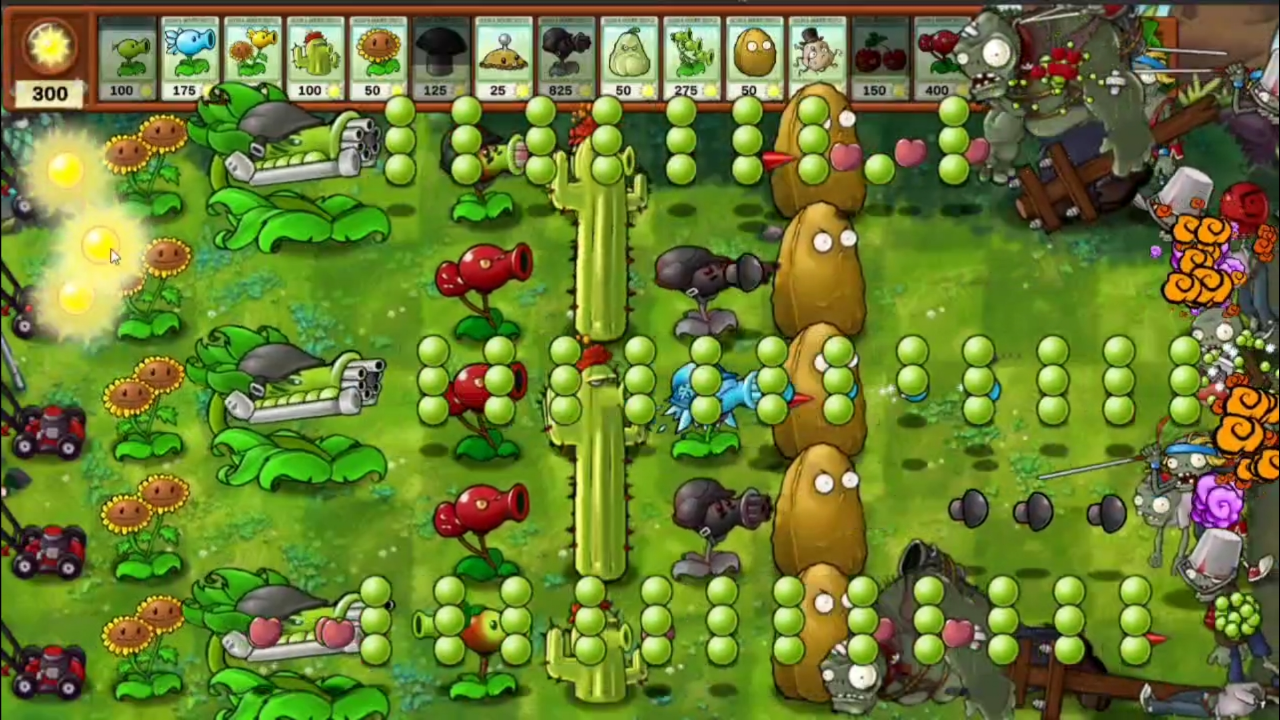This screenshot has width=1280, height=720.
Task: Select the Wall-nut seed packet costing 50
Action: tap(749, 55)
